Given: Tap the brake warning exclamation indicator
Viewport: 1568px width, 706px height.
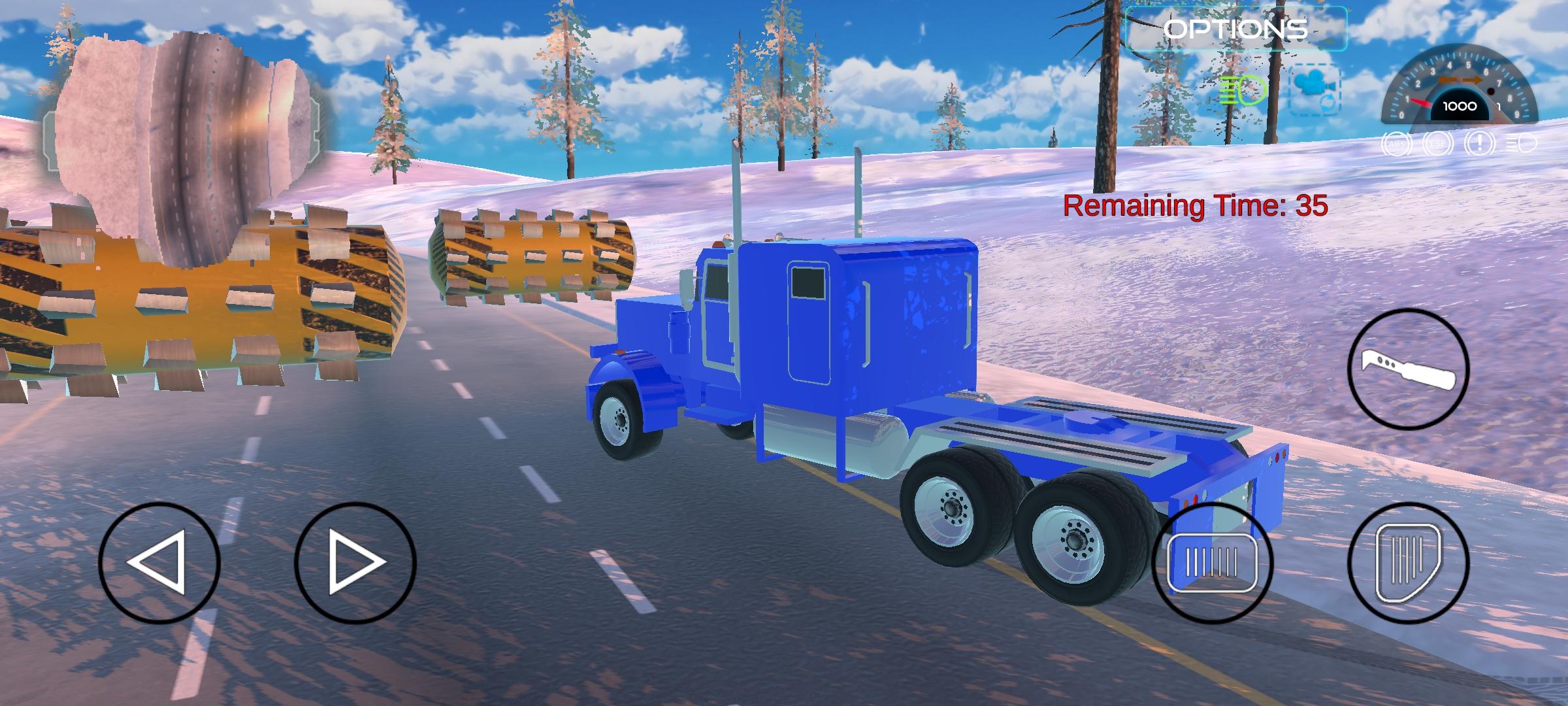Looking at the screenshot, I should (x=1480, y=144).
